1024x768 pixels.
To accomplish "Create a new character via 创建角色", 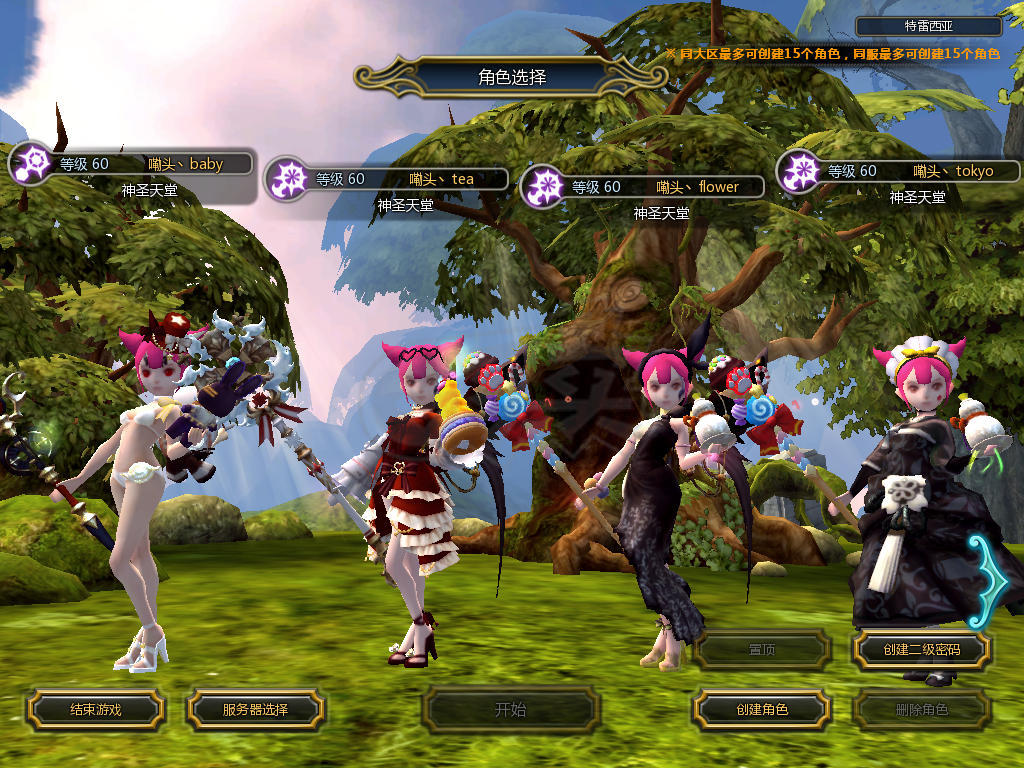I will [x=761, y=710].
